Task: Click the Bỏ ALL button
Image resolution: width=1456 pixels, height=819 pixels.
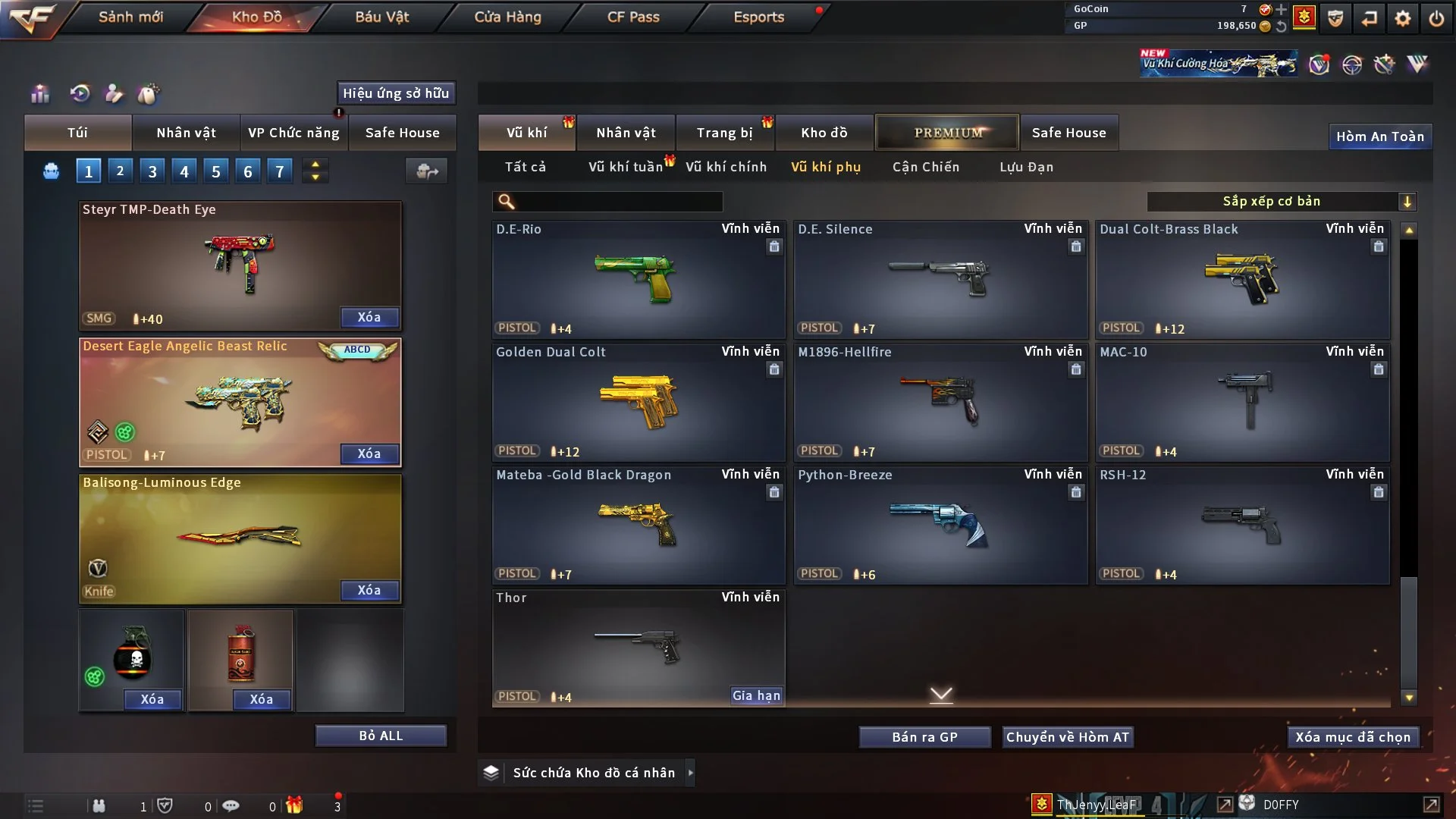Action: pos(381,736)
